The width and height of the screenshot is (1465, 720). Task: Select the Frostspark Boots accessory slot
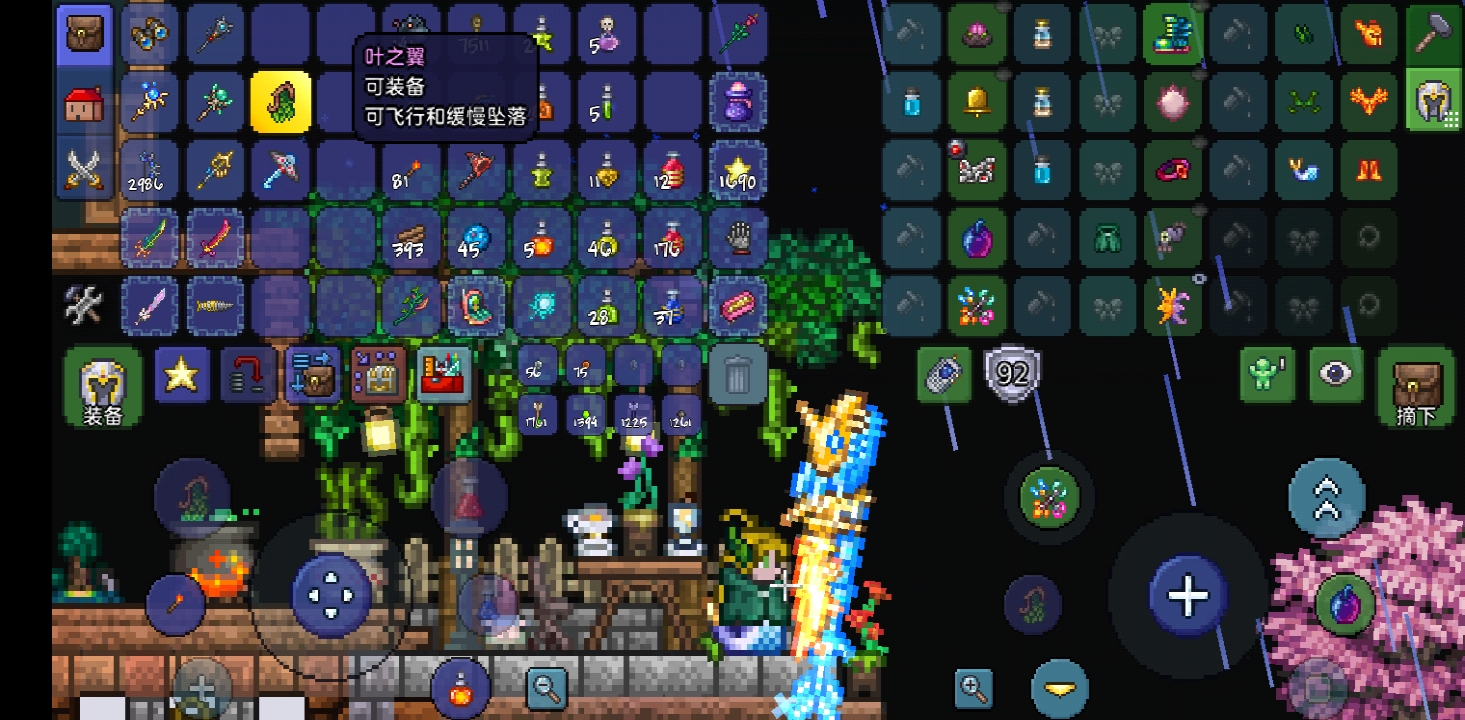[1172, 34]
